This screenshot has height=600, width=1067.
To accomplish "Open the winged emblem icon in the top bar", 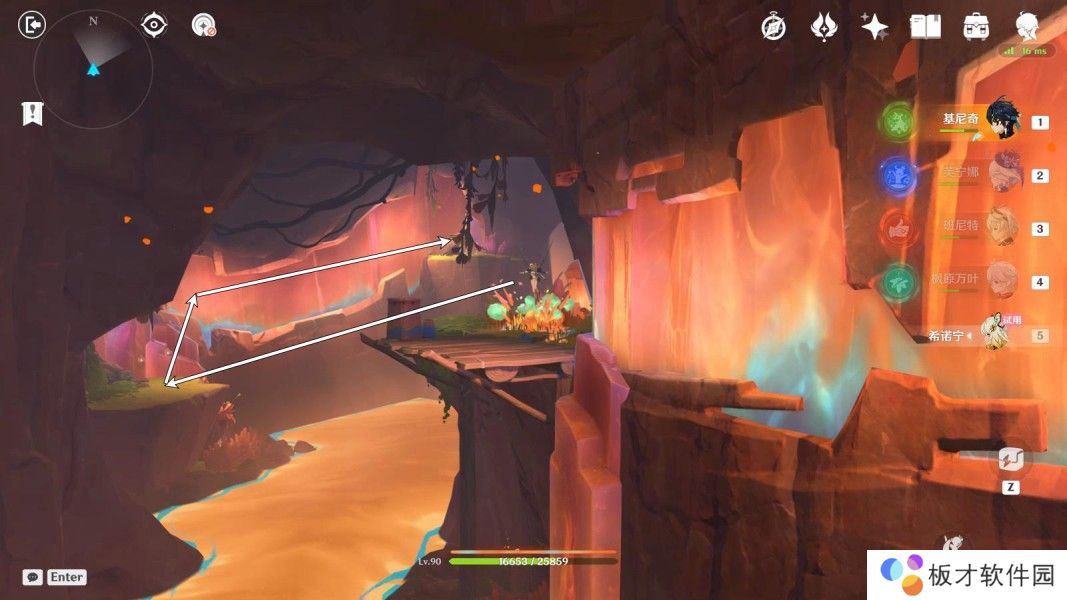I will [x=824, y=27].
